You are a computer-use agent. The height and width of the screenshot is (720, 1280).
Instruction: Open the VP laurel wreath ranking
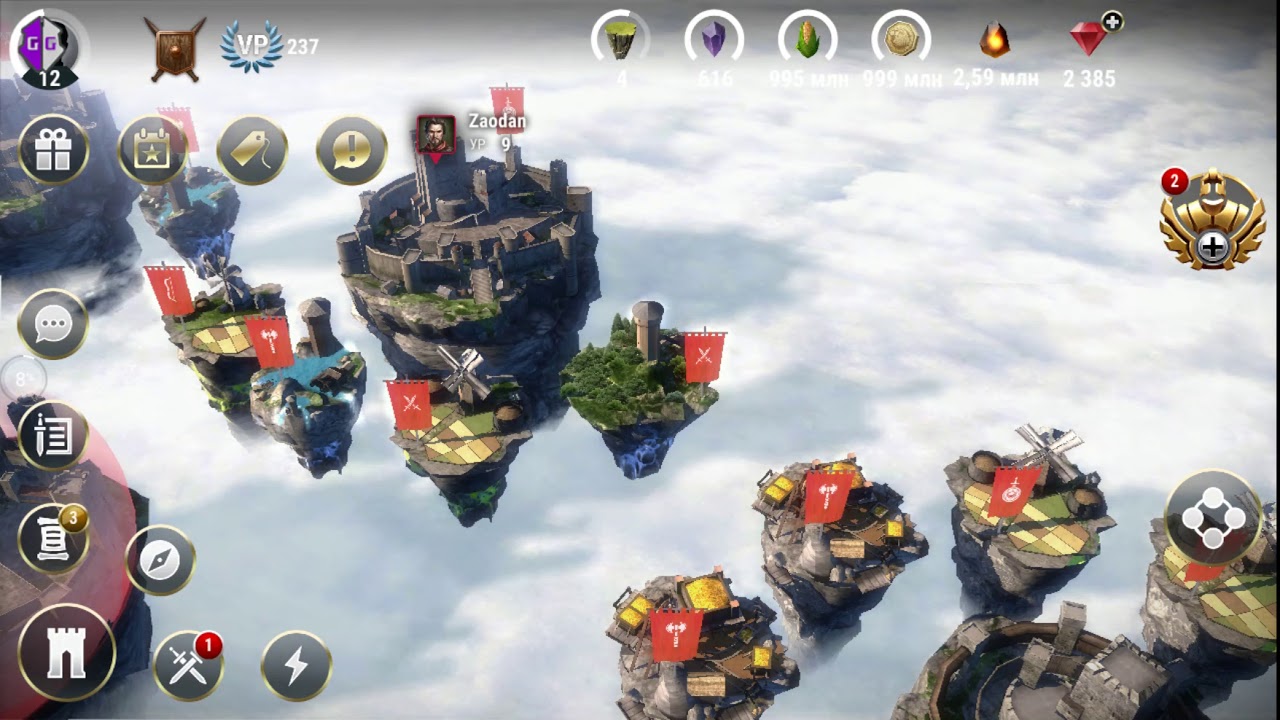[251, 46]
